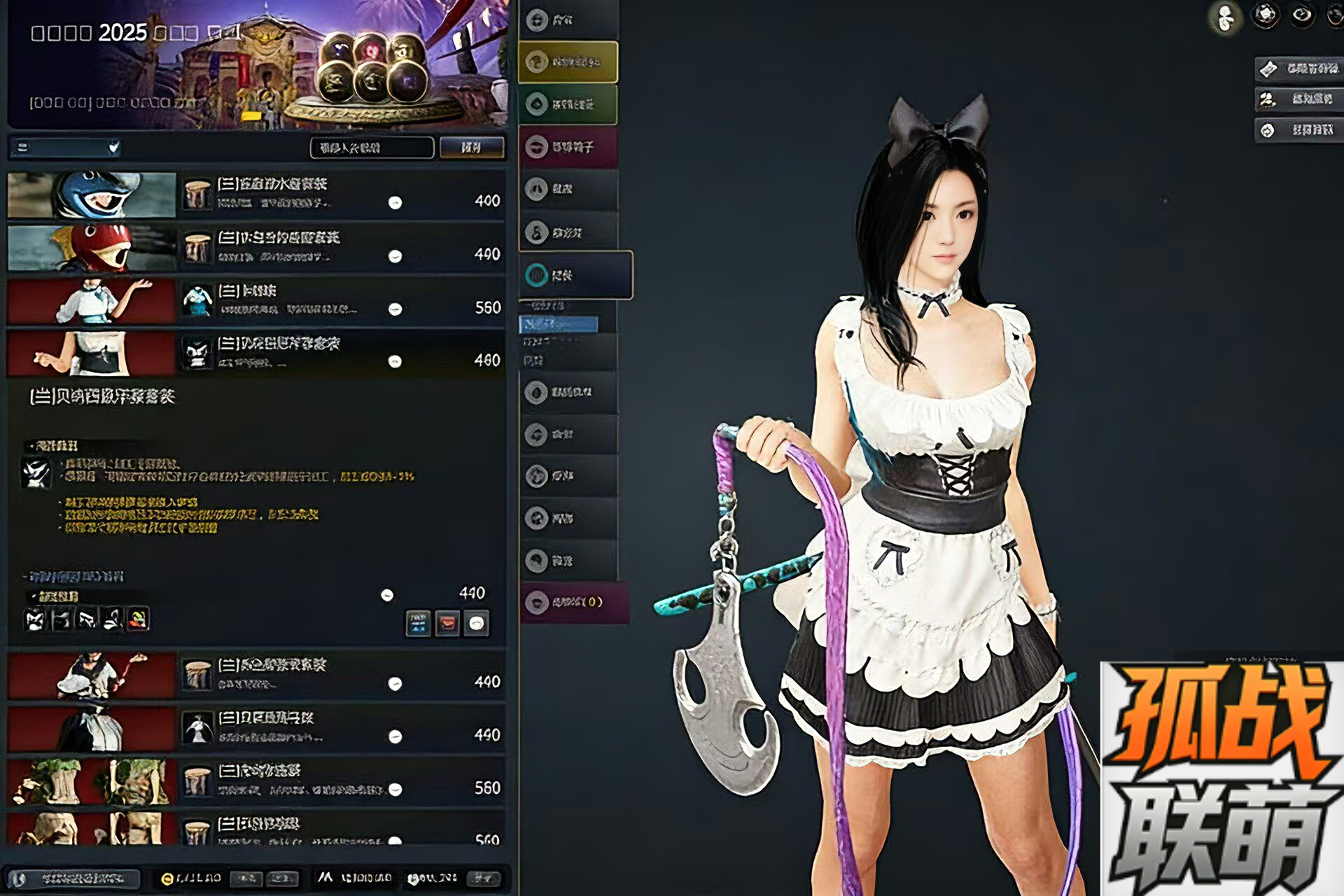Click the red gift icon in details
Image resolution: width=1344 pixels, height=896 pixels.
coord(447,623)
